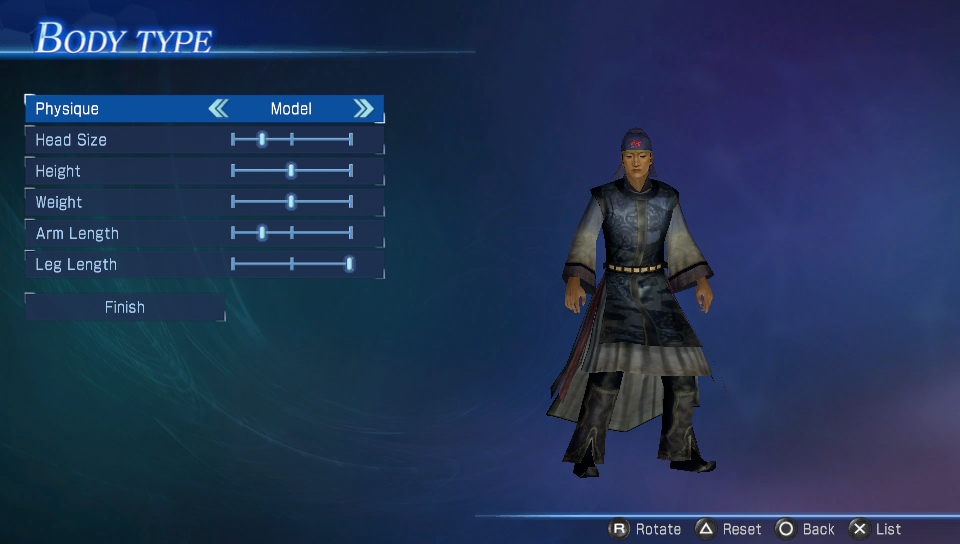
Task: Set the Arm Length slider
Action: click(262, 233)
